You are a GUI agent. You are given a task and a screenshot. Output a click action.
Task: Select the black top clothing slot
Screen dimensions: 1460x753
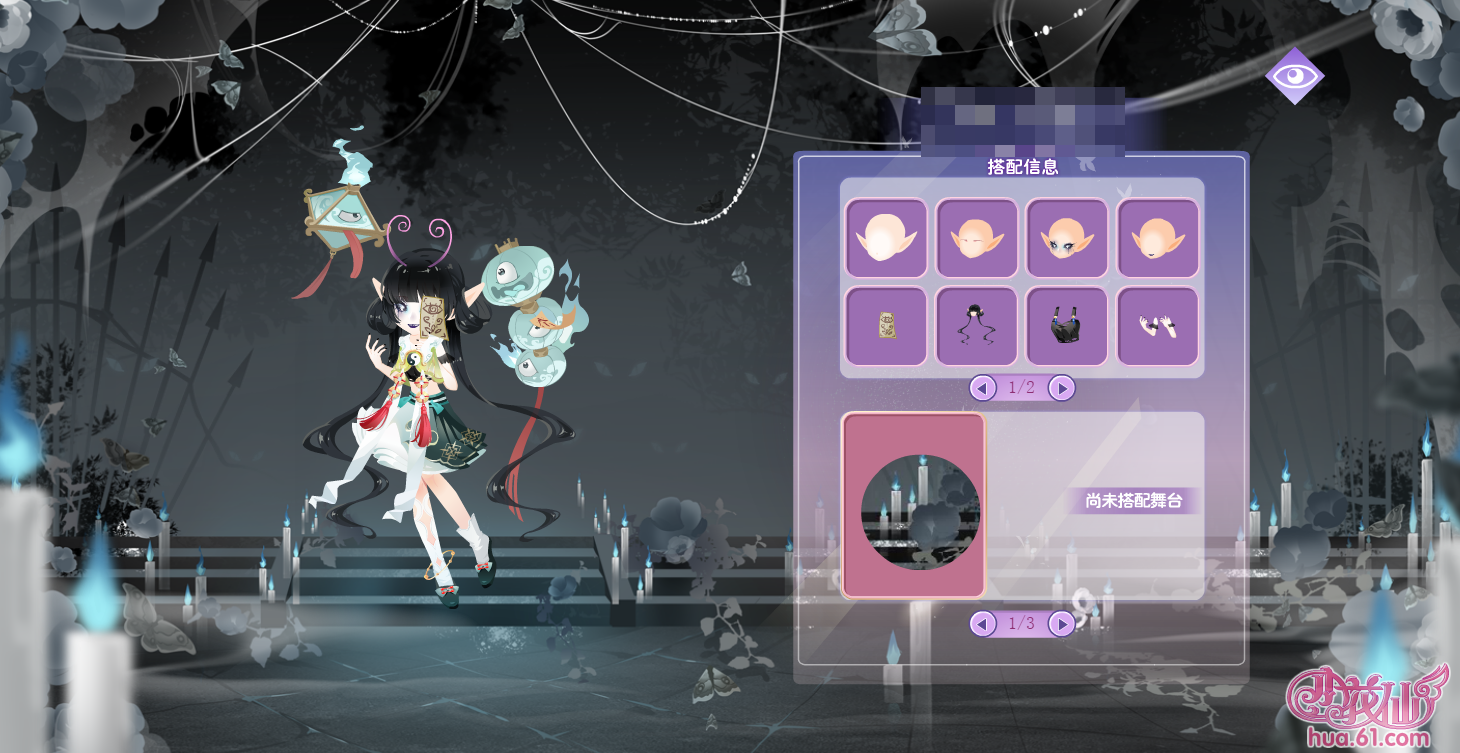(x=1067, y=326)
